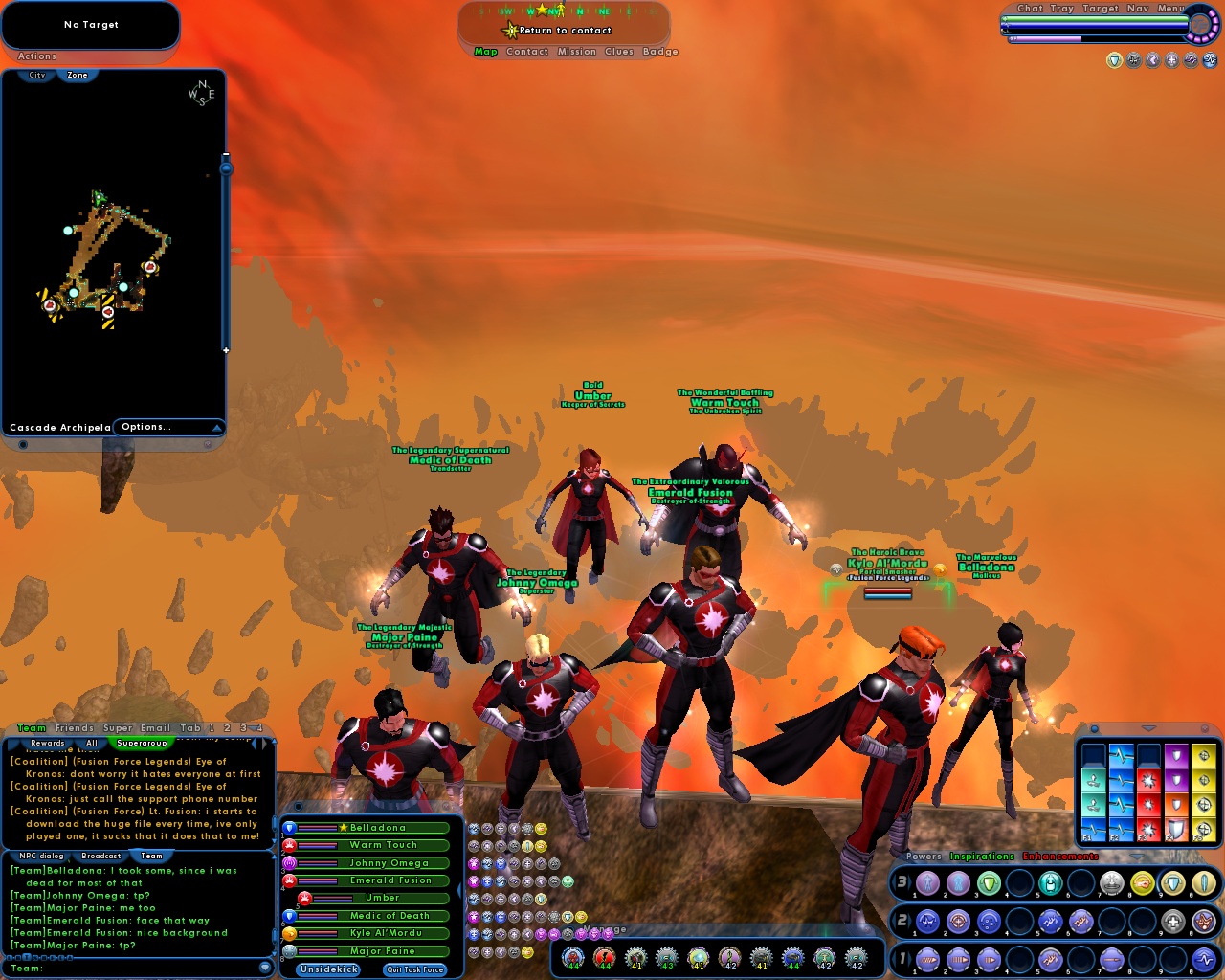Activate the bullet-shaped power in tray 1

1111,959
